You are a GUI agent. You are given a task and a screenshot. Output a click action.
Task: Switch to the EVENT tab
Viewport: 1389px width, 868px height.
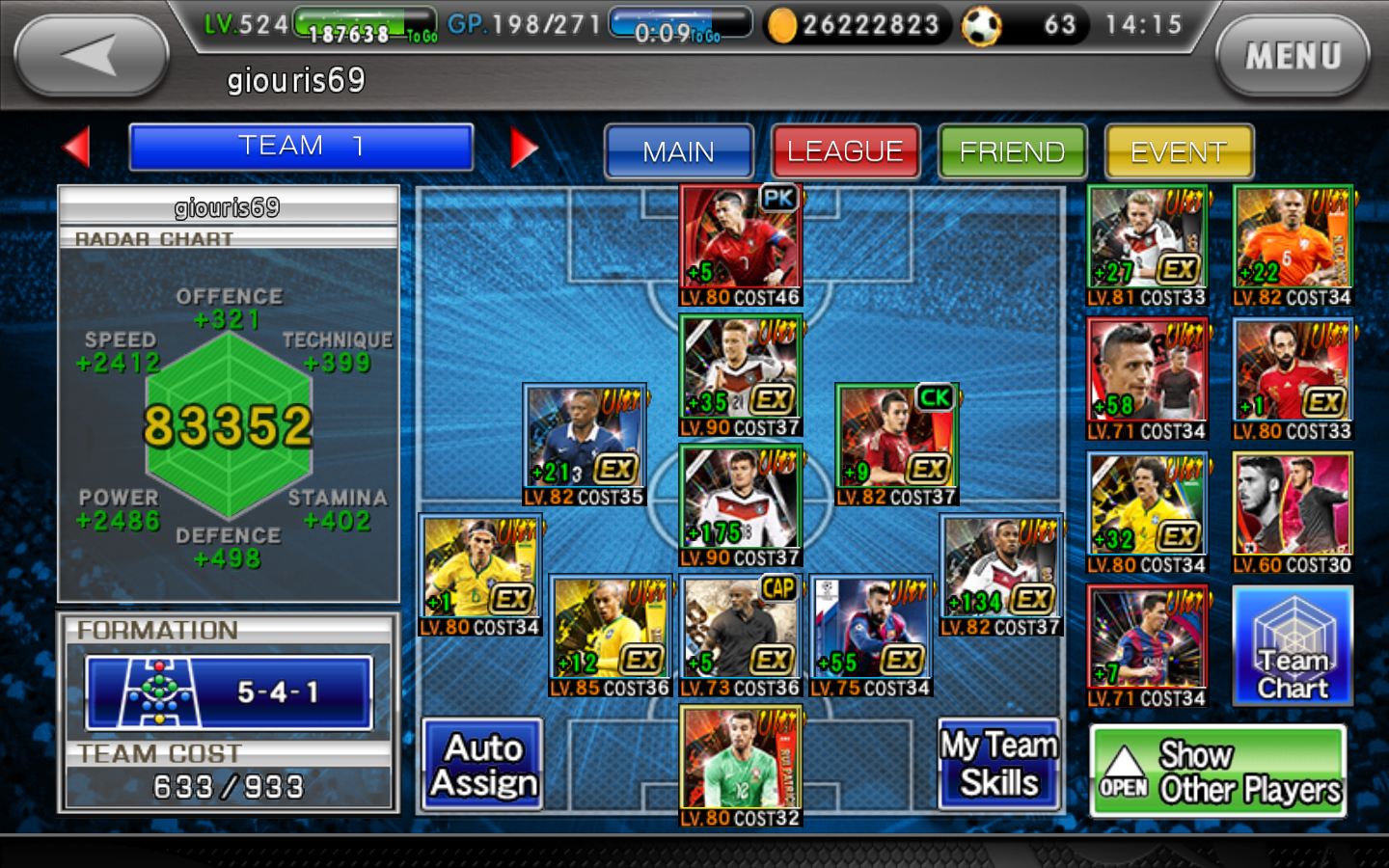pyautogui.click(x=1179, y=151)
